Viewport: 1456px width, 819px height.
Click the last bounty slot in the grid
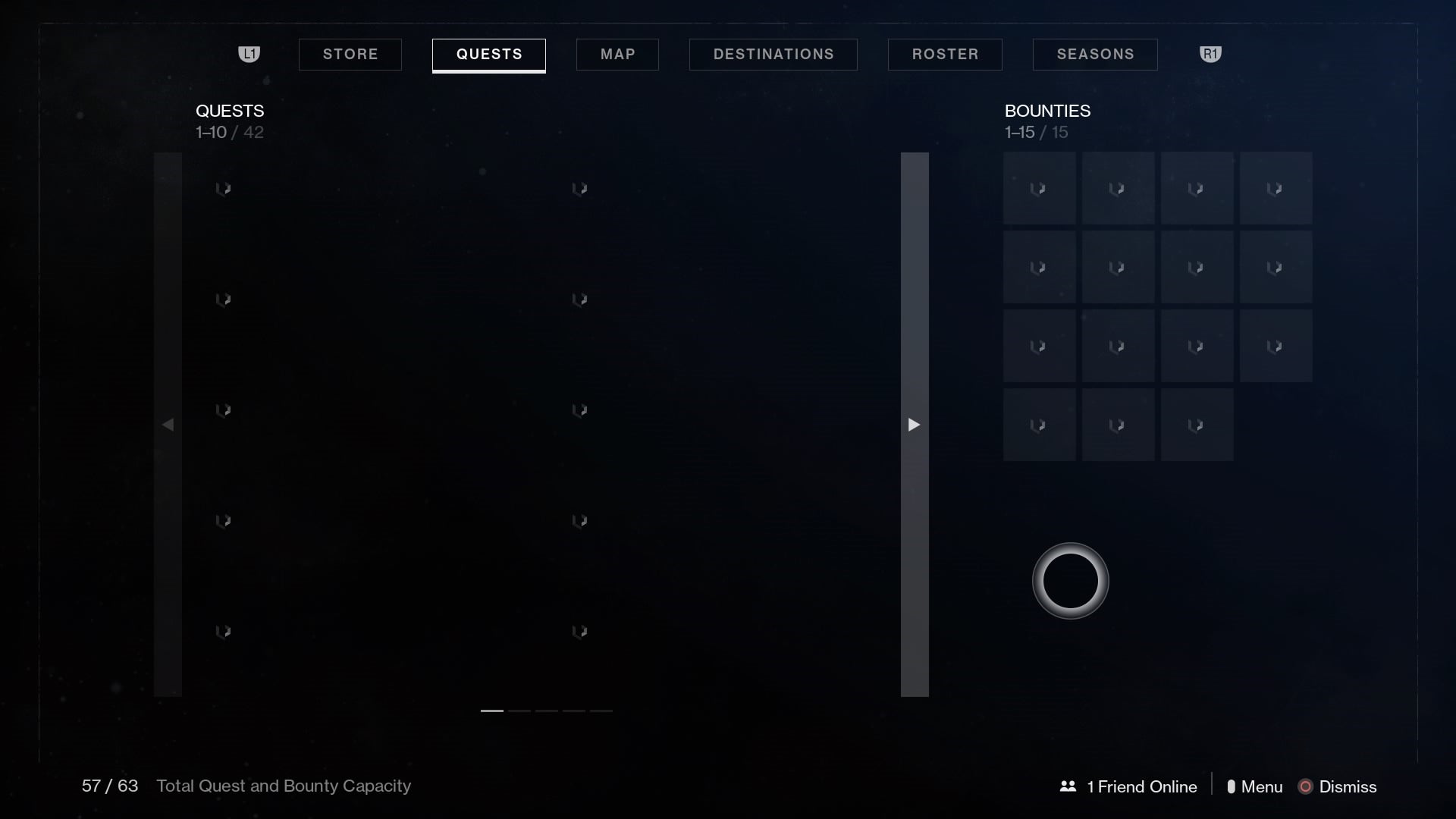coord(1197,425)
